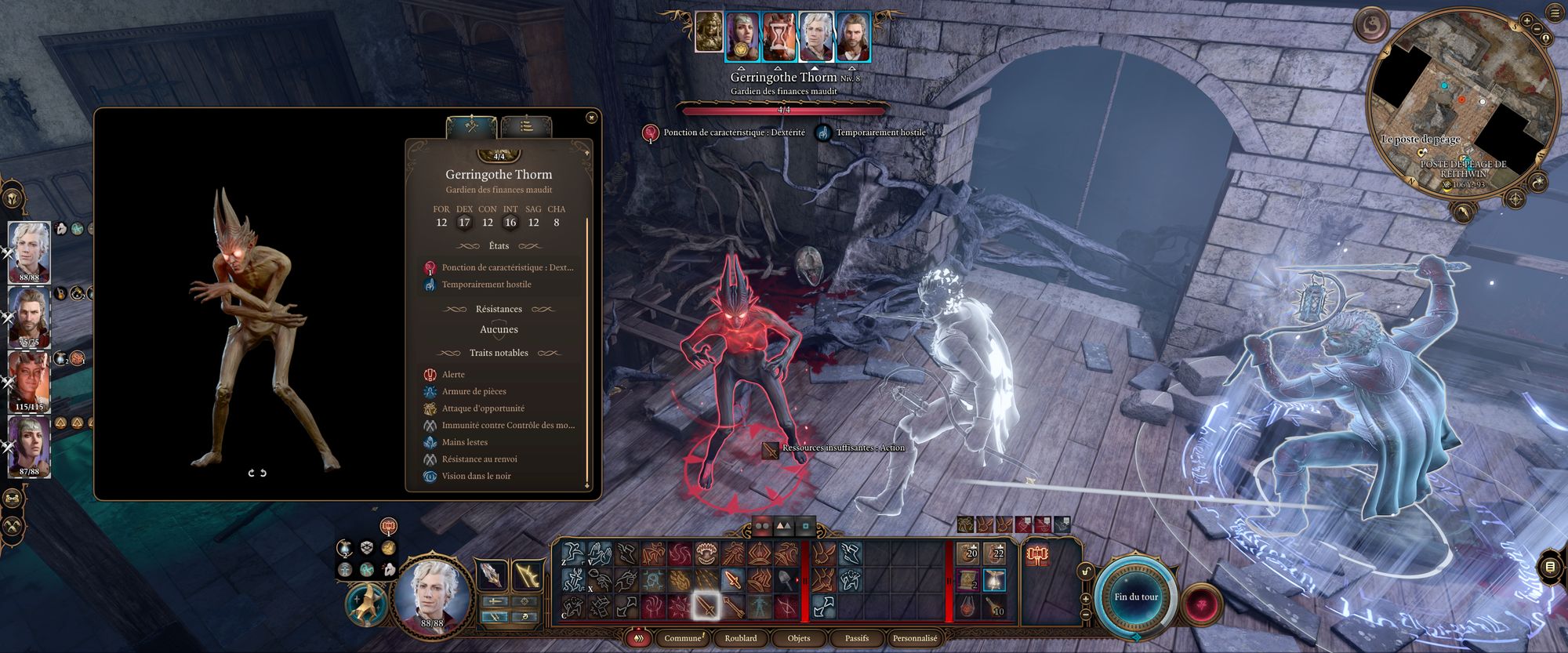
Task: End the turn with Fin du tour
Action: [1136, 597]
